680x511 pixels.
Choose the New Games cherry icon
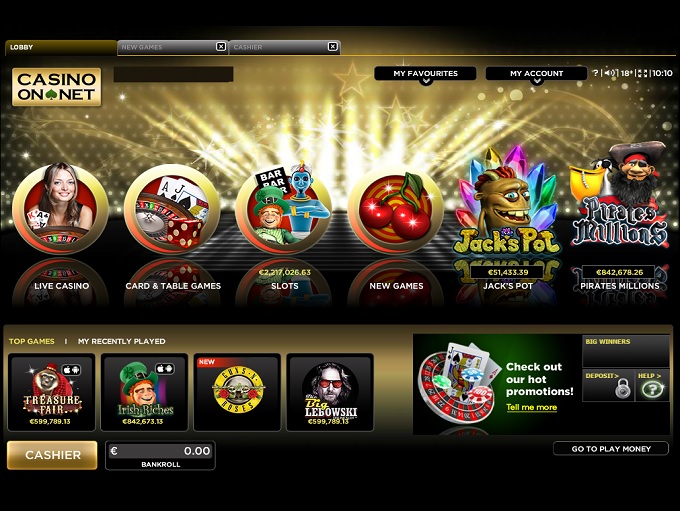pos(396,211)
